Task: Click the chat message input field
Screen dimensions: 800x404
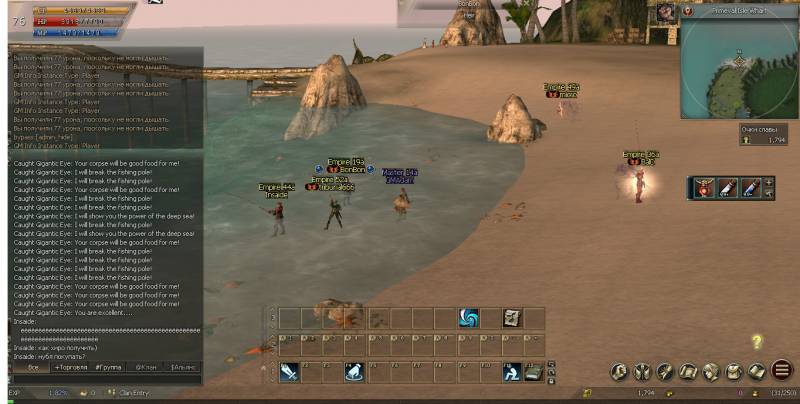Action: (105, 356)
